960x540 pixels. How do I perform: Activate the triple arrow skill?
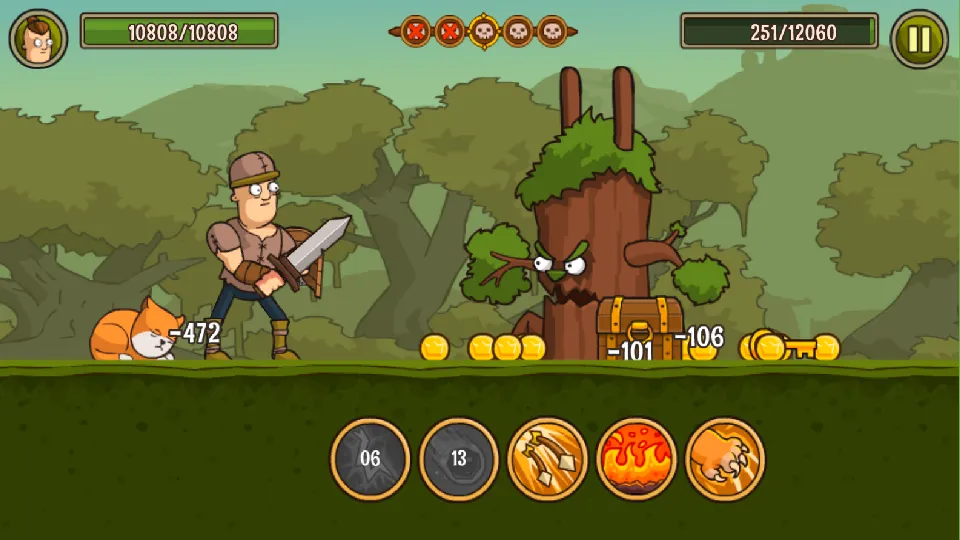pyautogui.click(x=548, y=459)
